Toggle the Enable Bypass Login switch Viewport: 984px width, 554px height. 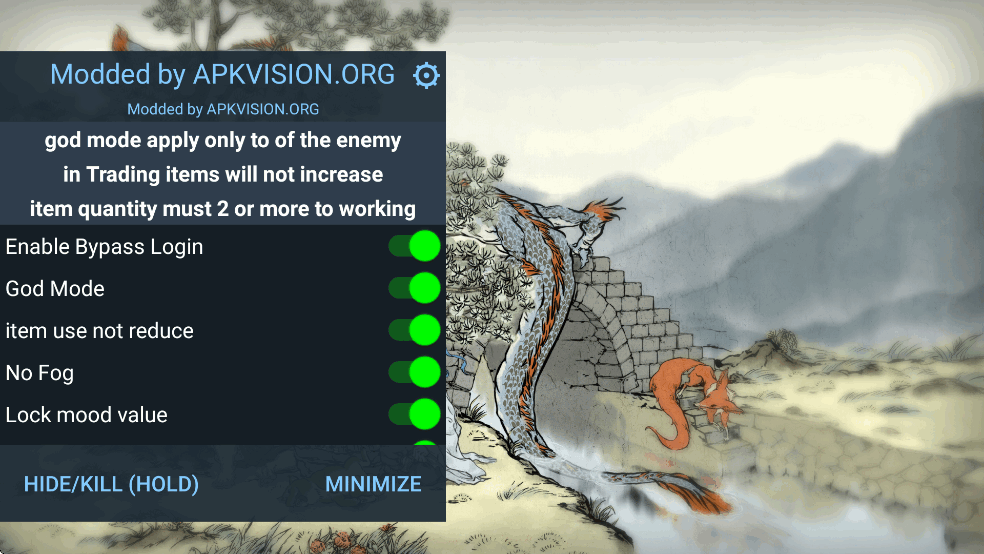coord(415,246)
